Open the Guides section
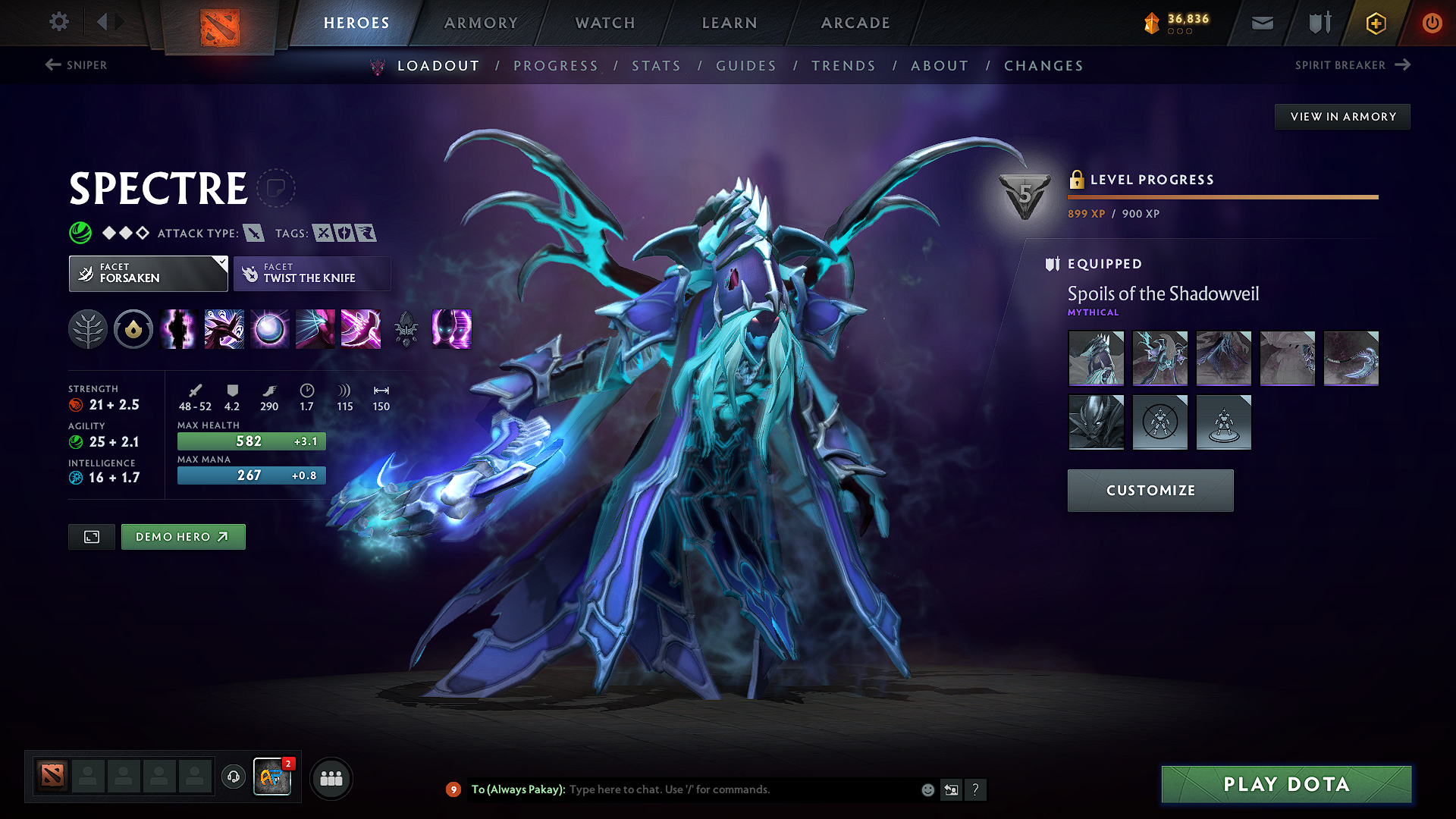Screen dimensions: 1456x819 click(746, 66)
